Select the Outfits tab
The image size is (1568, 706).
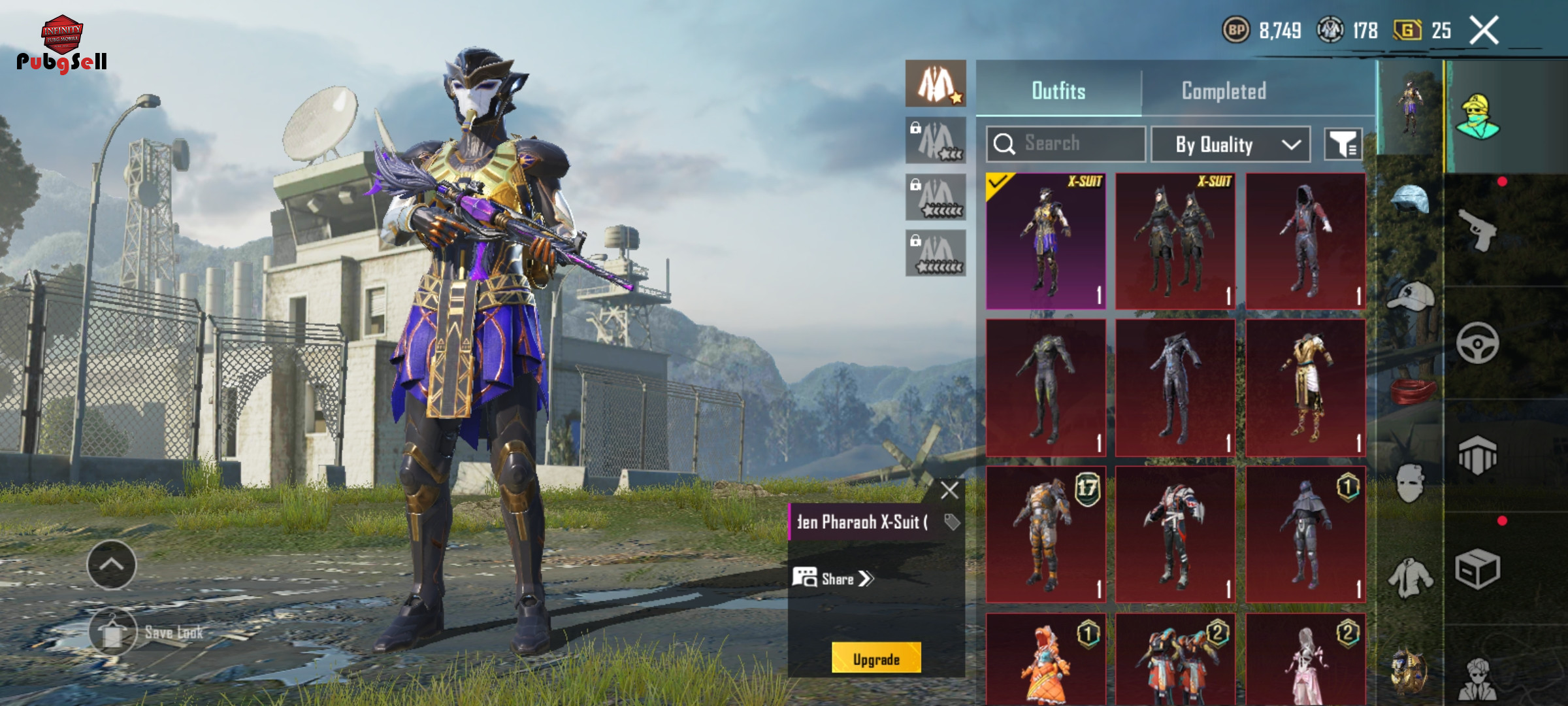tap(1058, 91)
